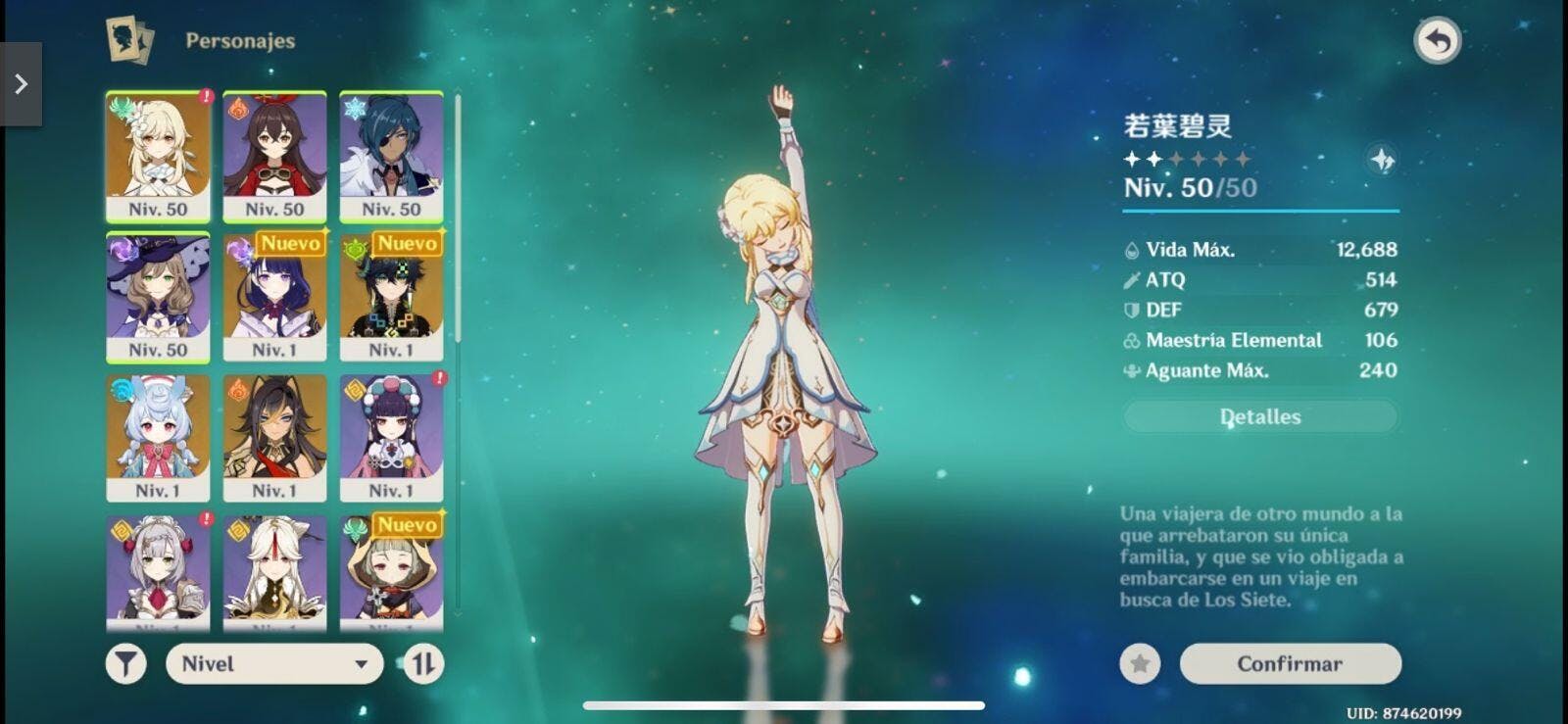Screen dimensions: 1568x724
Task: Pick Noelle's character portrait
Action: (x=158, y=570)
